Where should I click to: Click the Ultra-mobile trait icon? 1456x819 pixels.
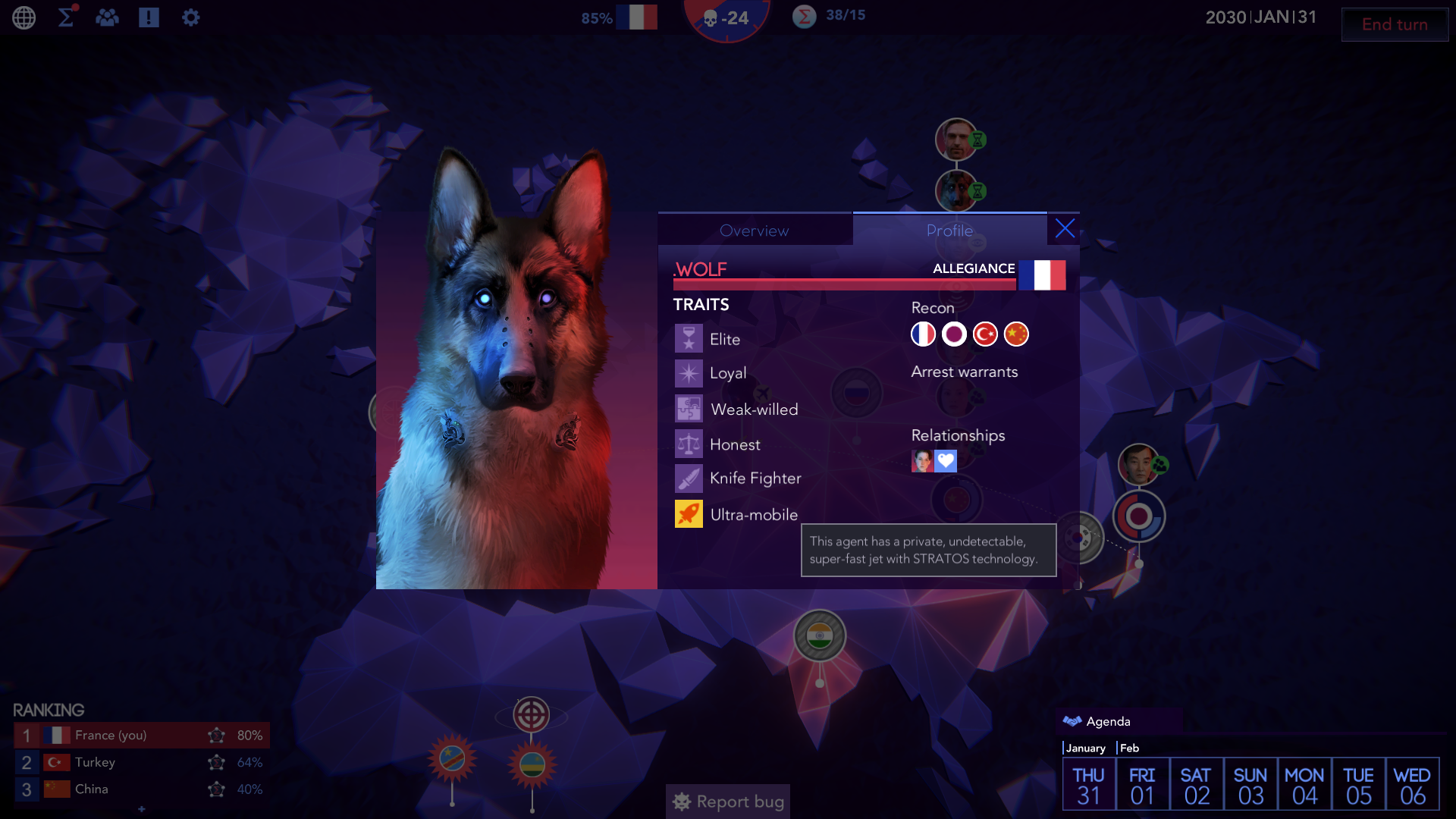pos(689,514)
